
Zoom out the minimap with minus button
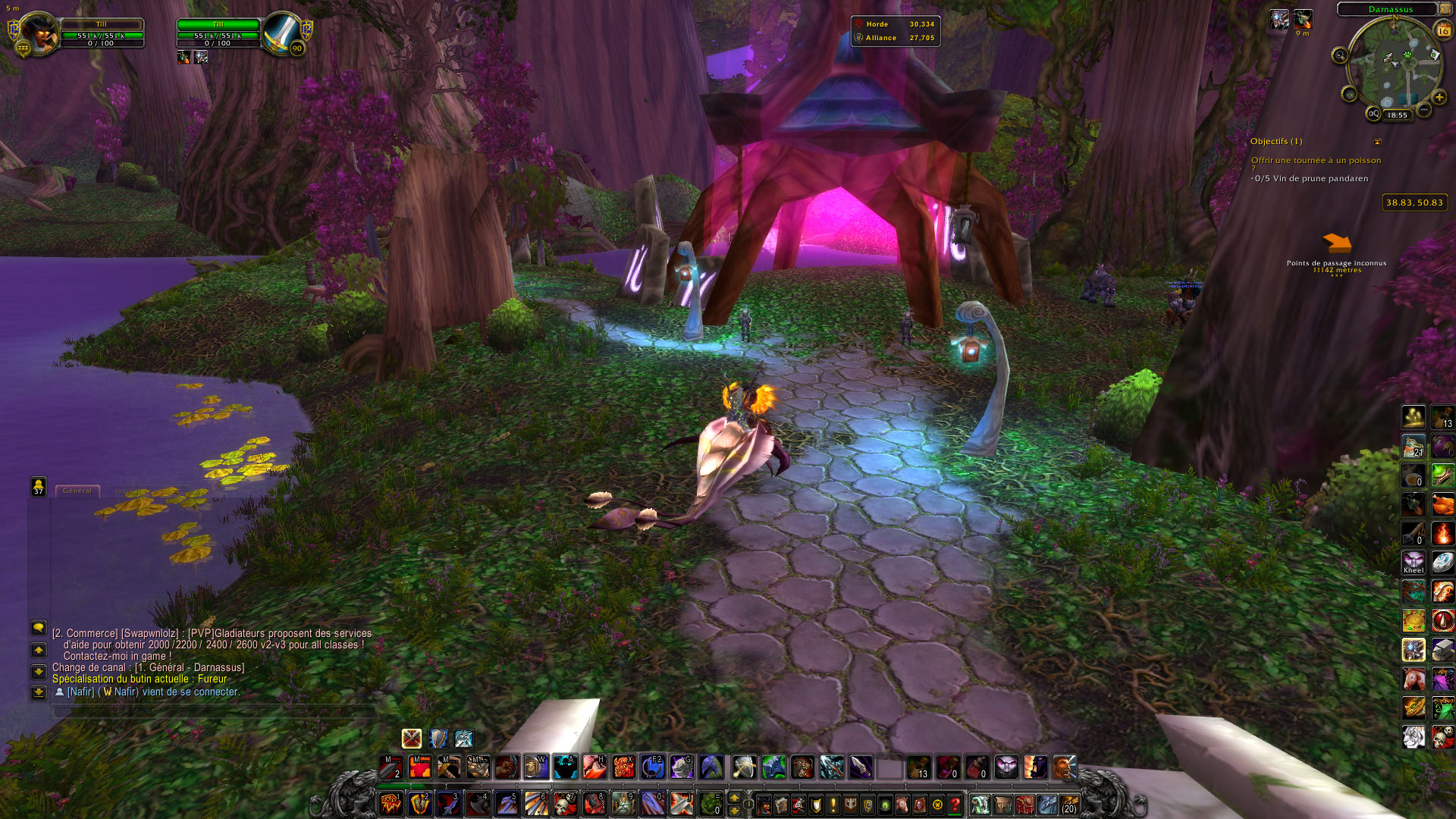coord(1424,110)
